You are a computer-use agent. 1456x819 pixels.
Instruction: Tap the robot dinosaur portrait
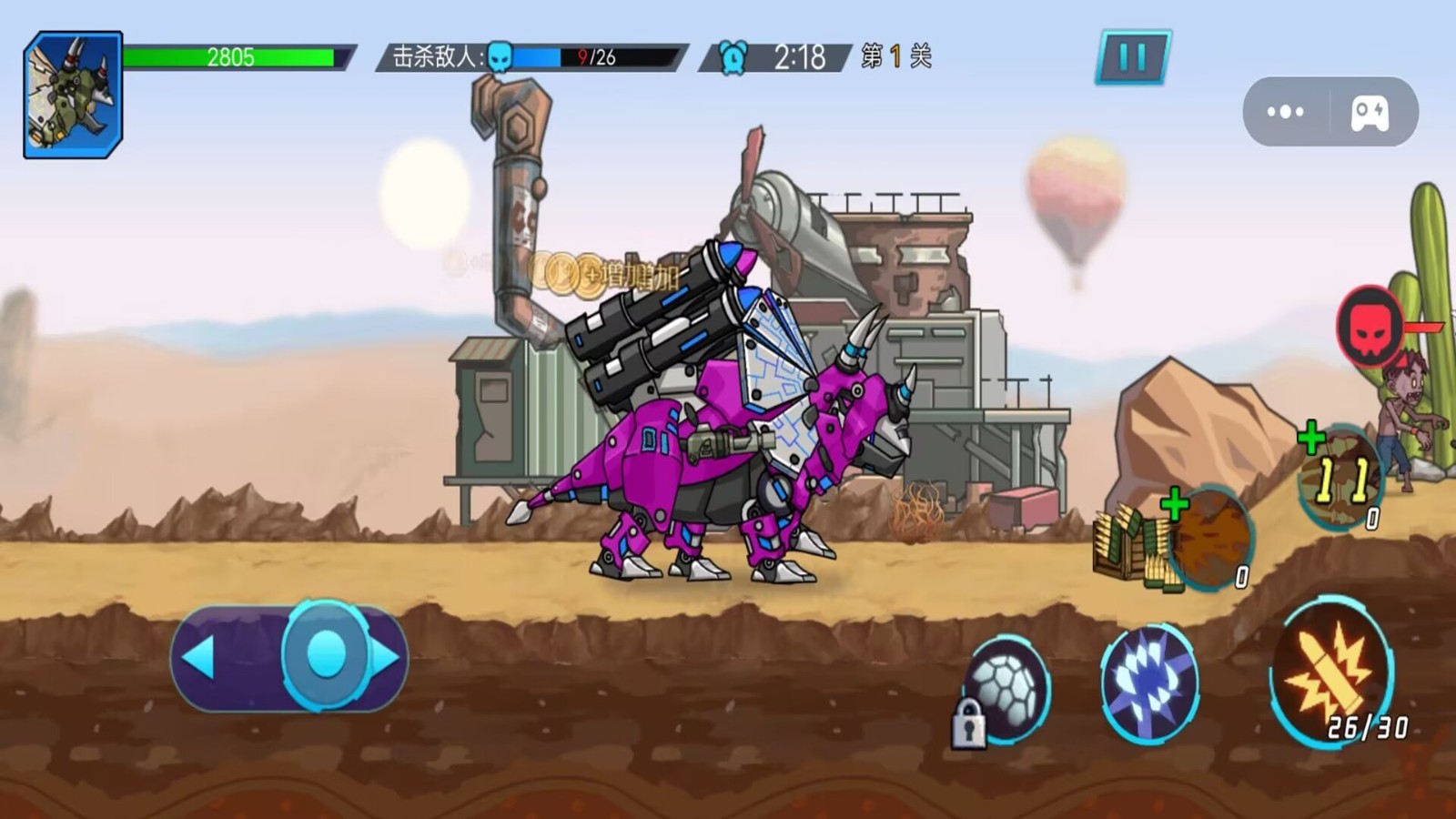click(73, 95)
